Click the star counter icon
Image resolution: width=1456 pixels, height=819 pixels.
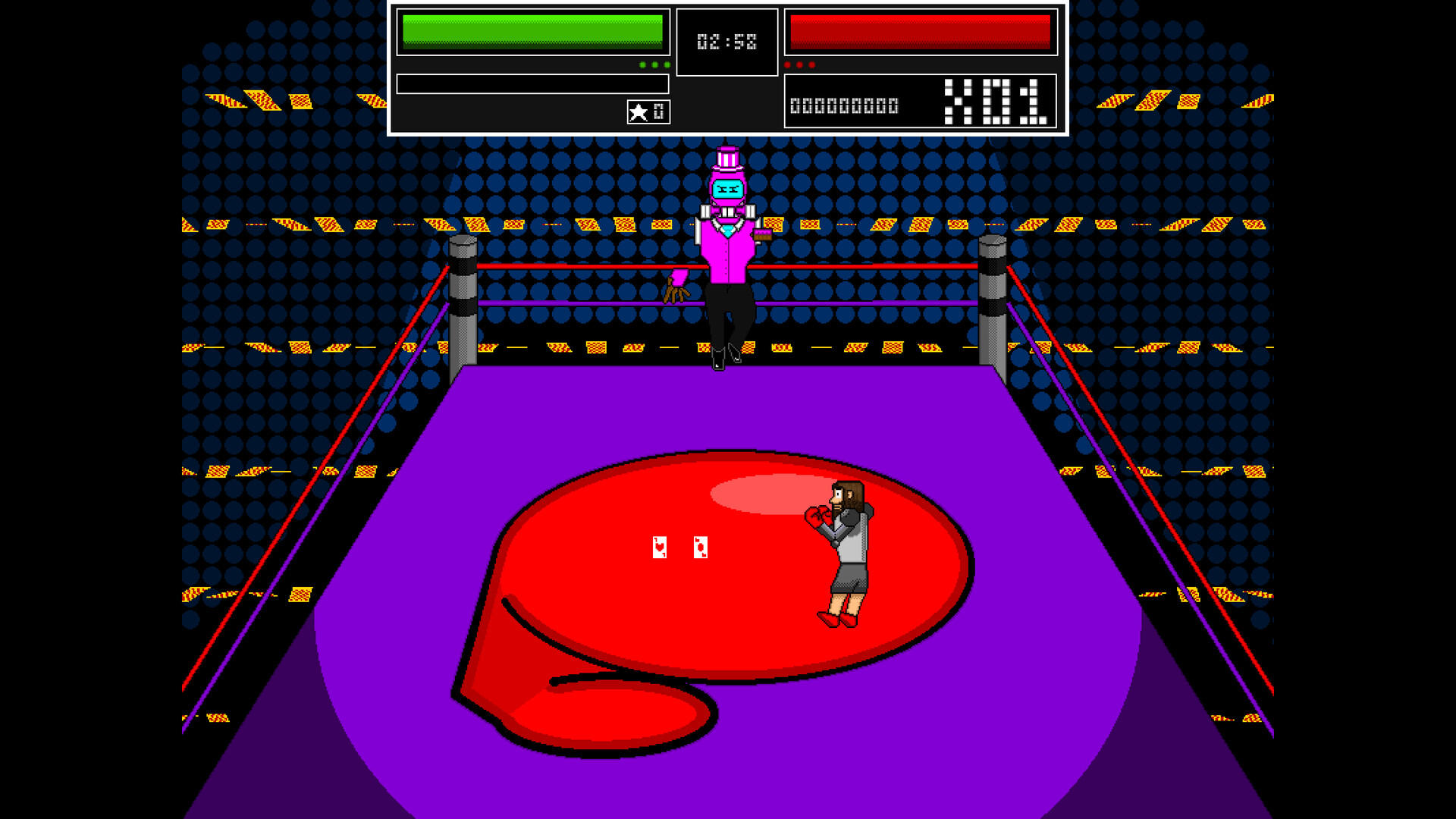click(x=638, y=111)
